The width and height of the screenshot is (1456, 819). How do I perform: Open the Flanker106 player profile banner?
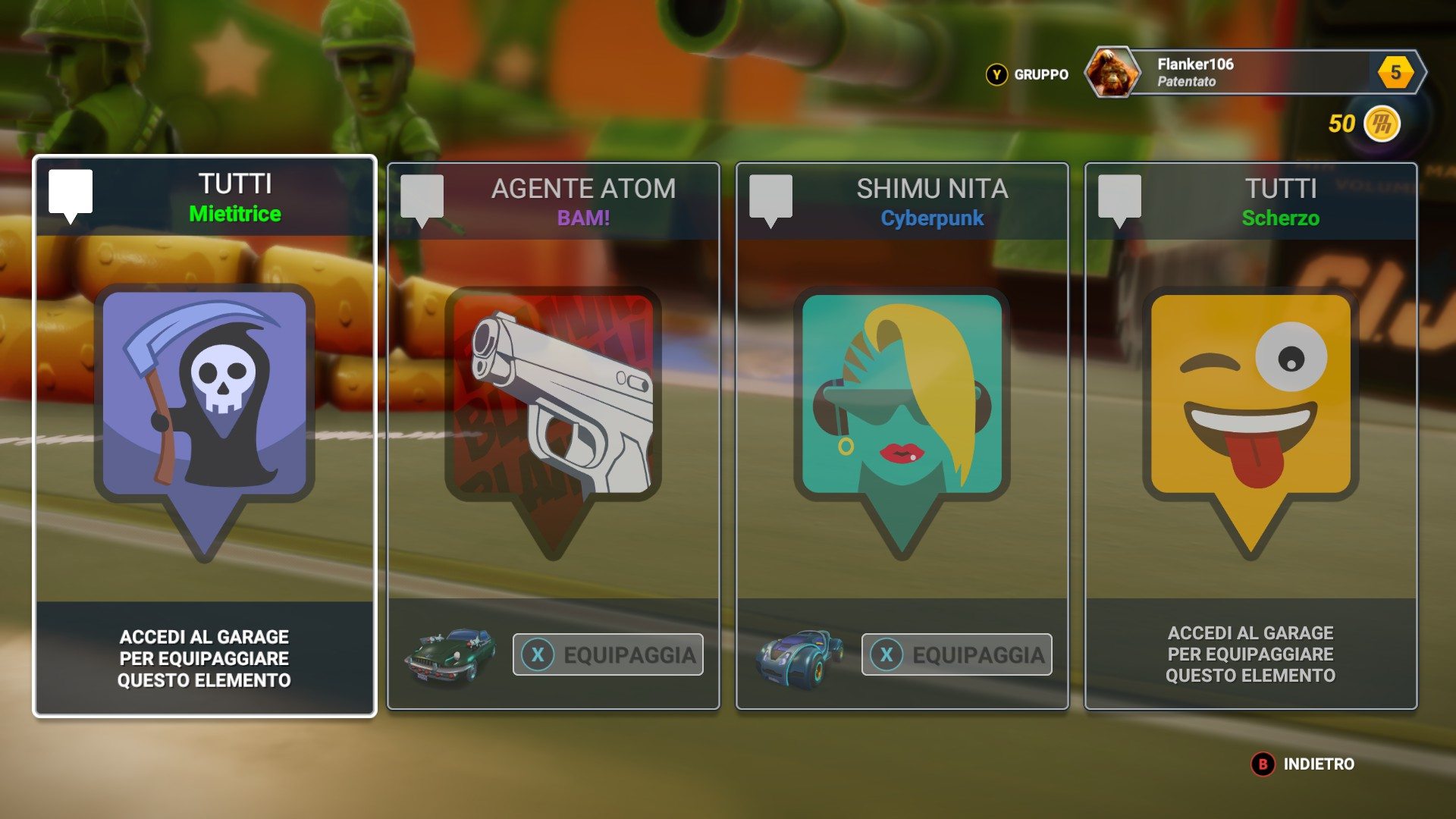coord(1255,73)
